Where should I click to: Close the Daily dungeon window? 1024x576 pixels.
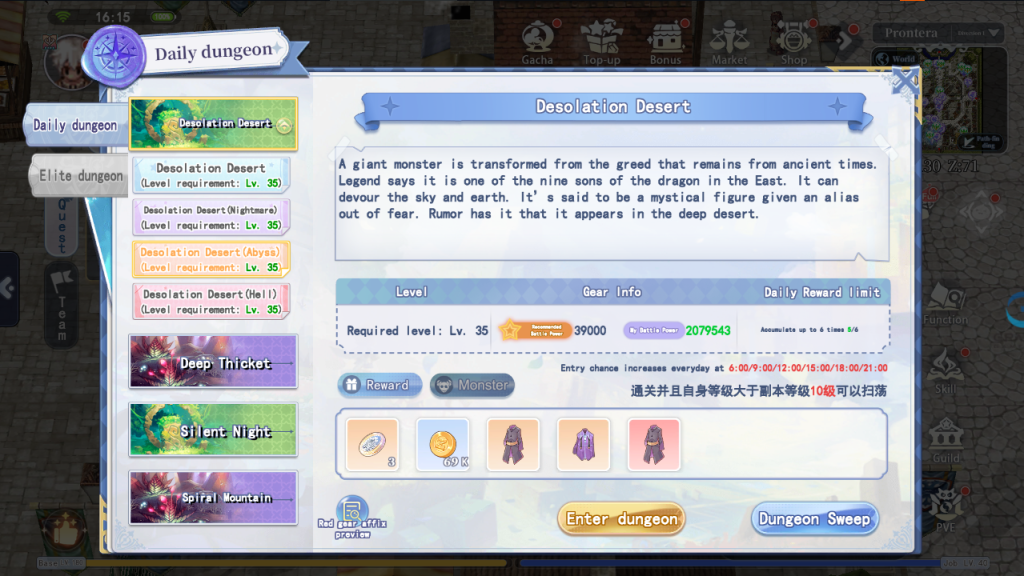pos(905,82)
